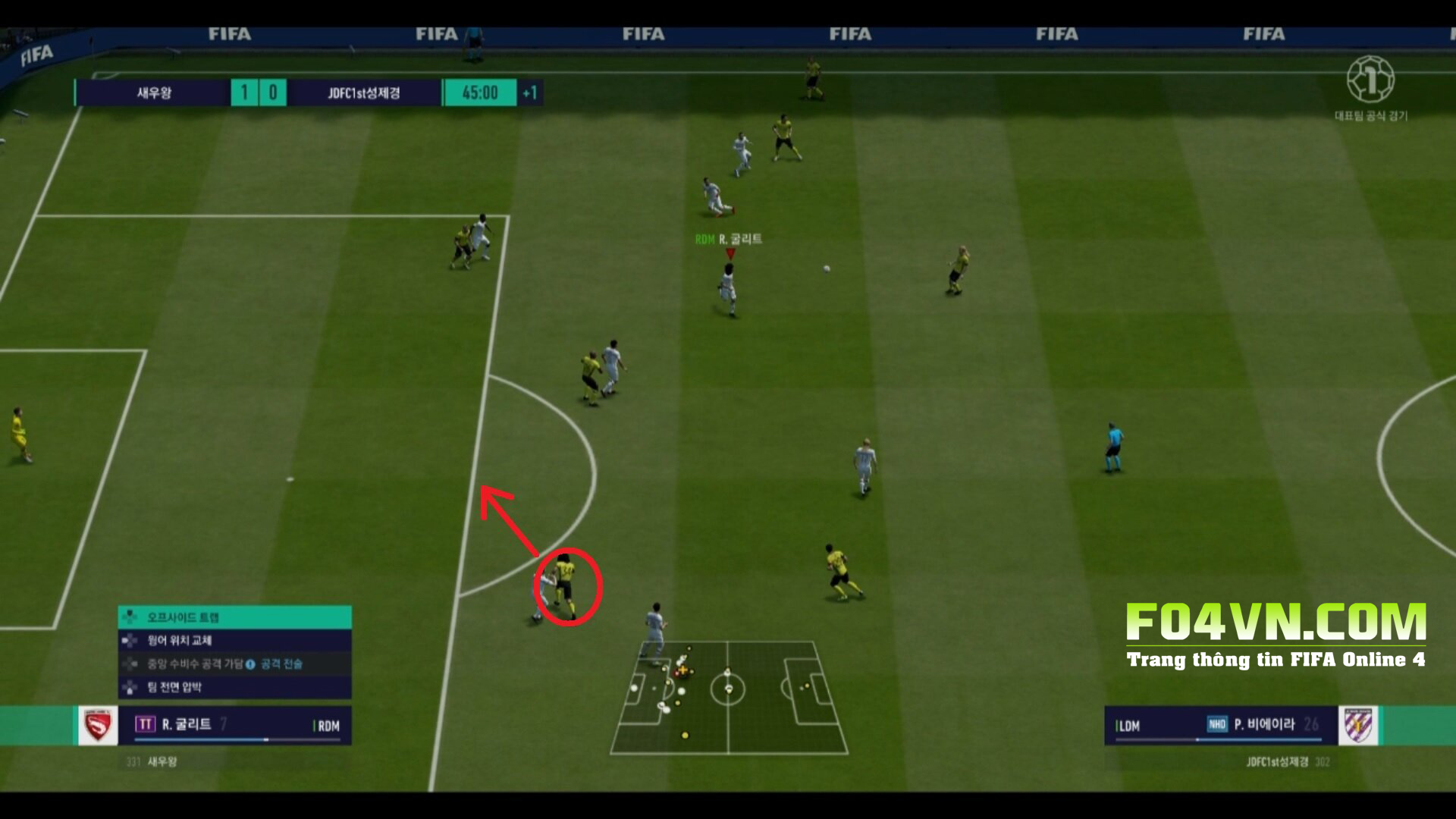Click the purple striped team crest
This screenshot has height=819, width=1456.
pos(1357,726)
